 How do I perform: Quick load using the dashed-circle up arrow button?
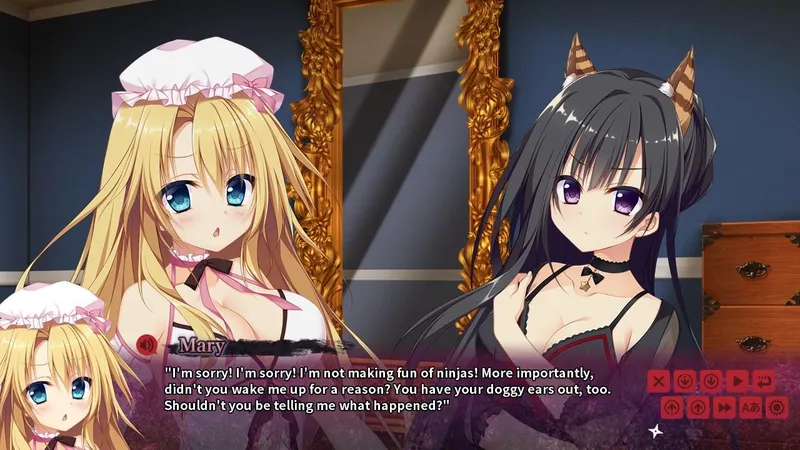point(672,407)
